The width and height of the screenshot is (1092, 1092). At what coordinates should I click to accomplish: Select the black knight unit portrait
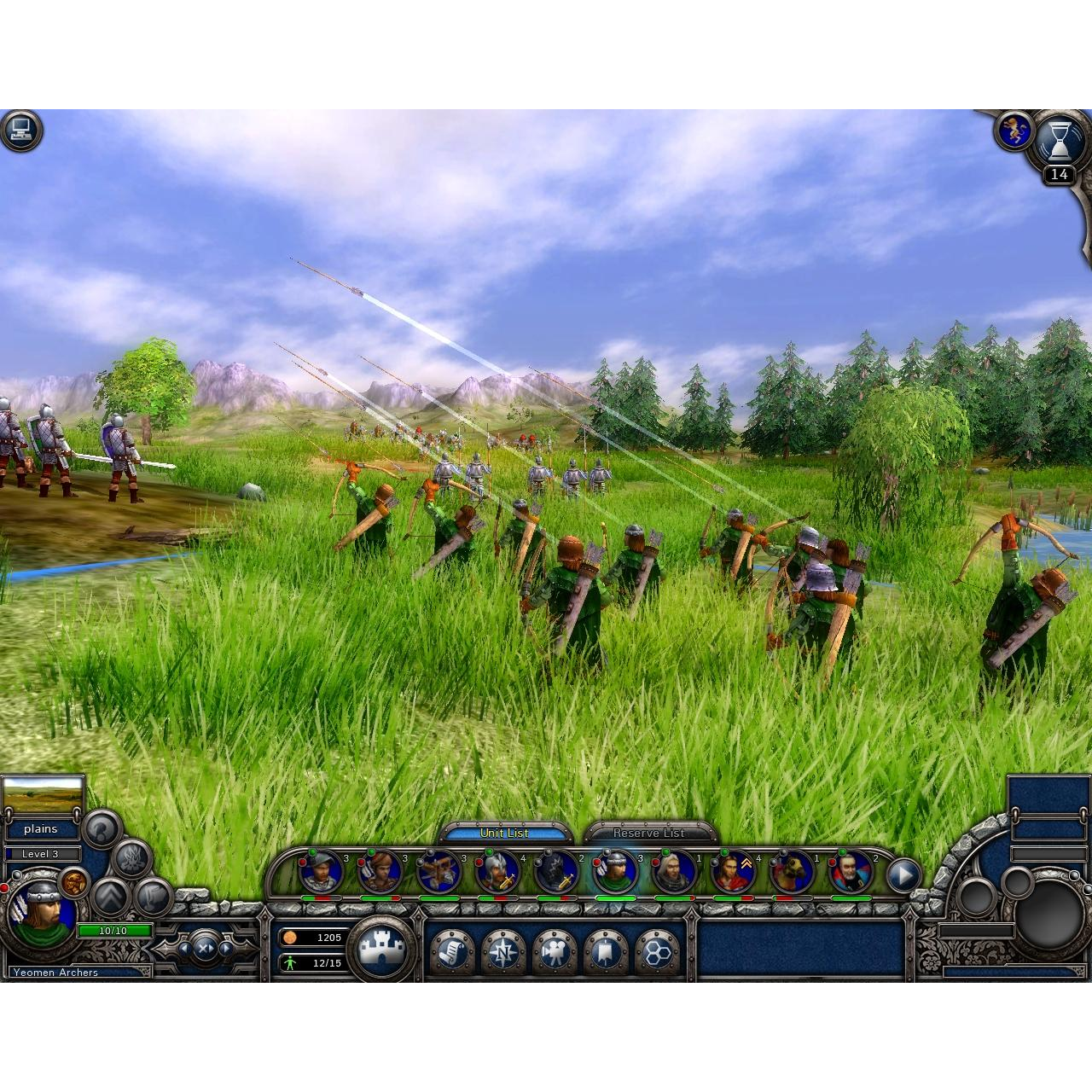pyautogui.click(x=557, y=872)
